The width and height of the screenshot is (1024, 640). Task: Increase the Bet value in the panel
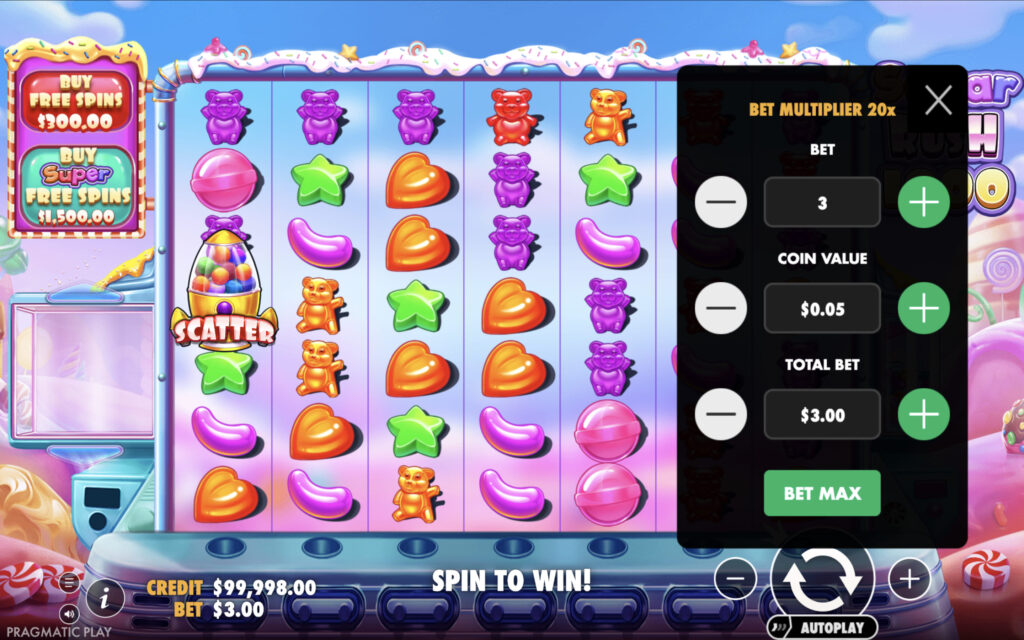click(x=923, y=203)
